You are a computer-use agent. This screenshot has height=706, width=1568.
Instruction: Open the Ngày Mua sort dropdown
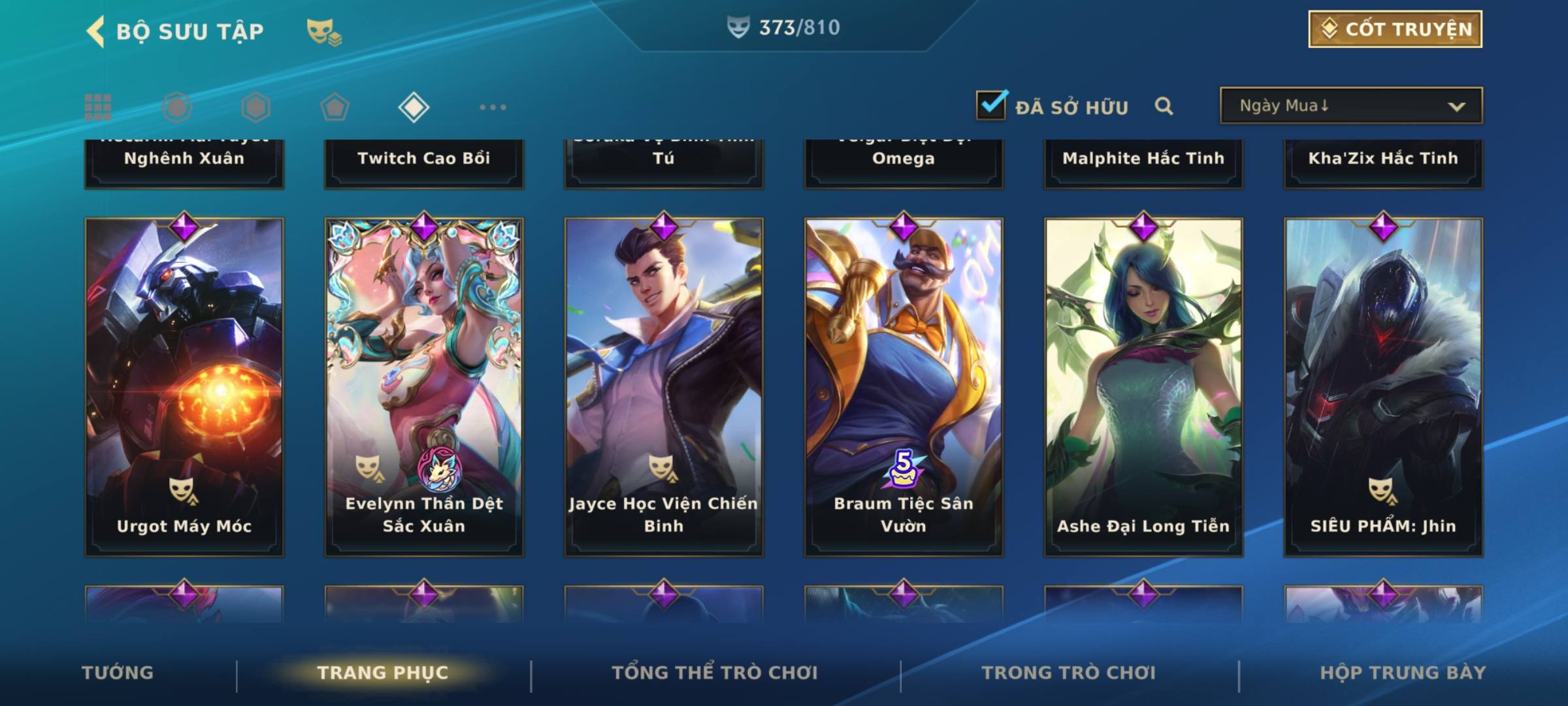click(1350, 106)
